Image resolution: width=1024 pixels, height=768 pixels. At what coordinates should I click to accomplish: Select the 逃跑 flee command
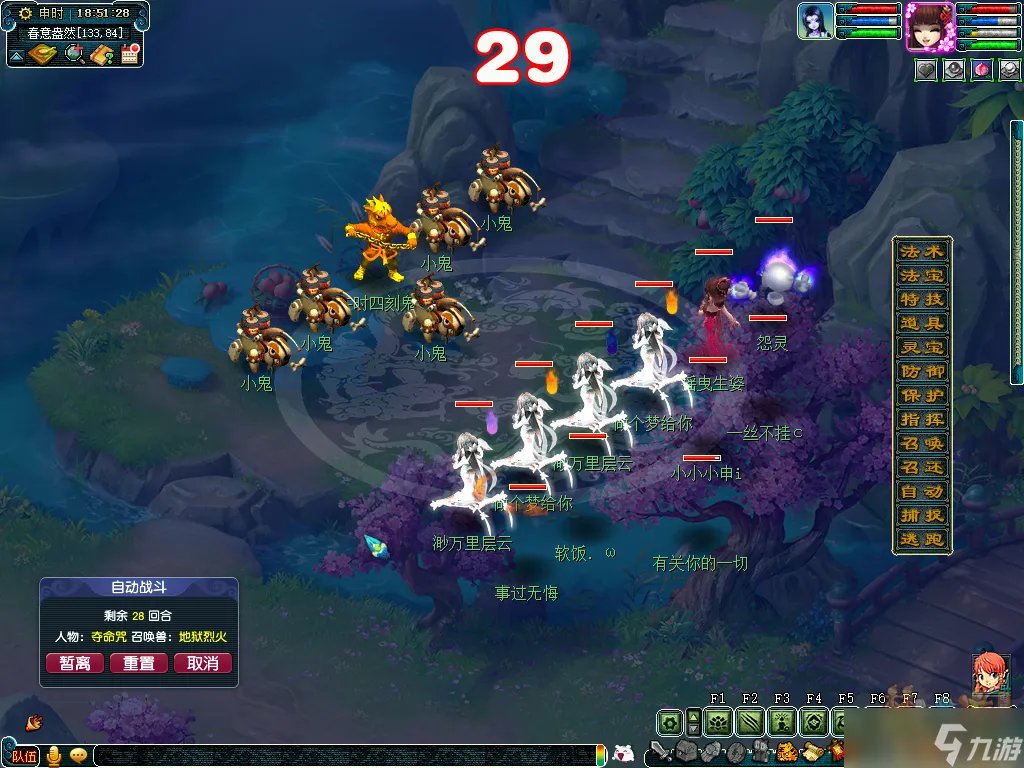(921, 539)
